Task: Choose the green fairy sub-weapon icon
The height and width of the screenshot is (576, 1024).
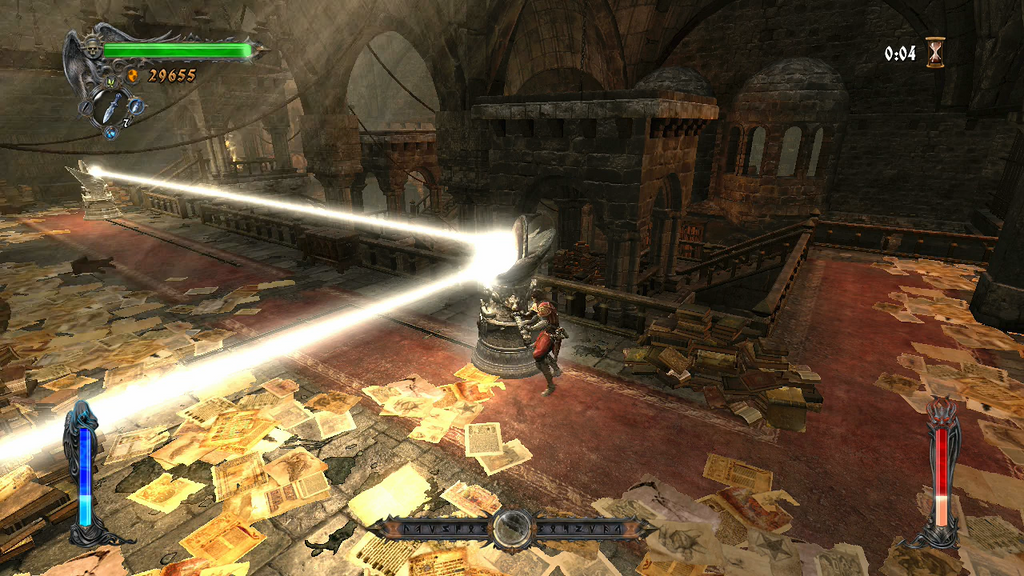Action: (x=111, y=82)
